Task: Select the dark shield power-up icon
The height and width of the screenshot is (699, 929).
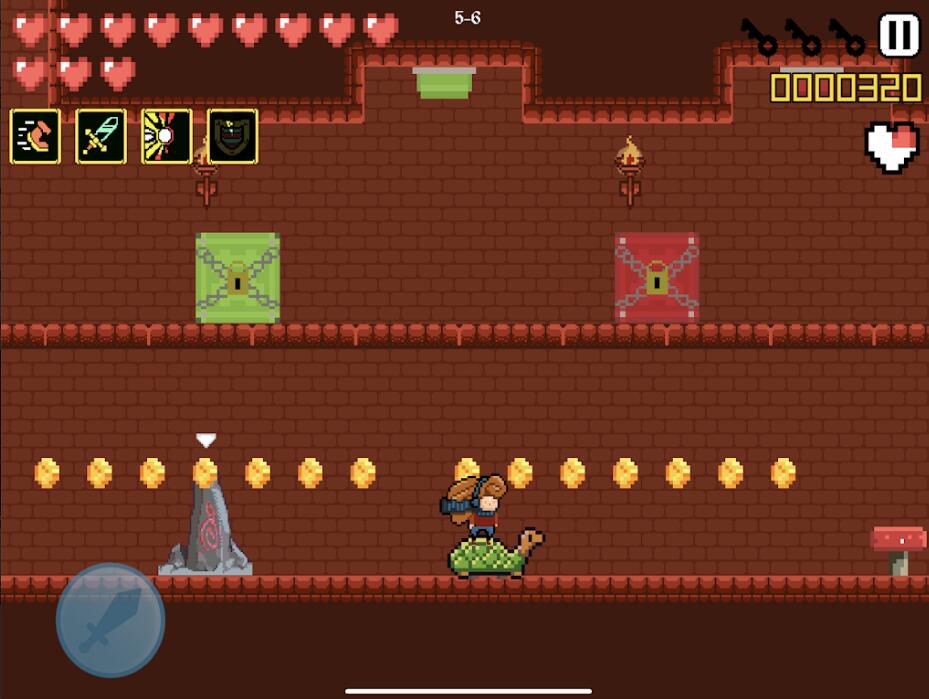Action: pos(232,137)
